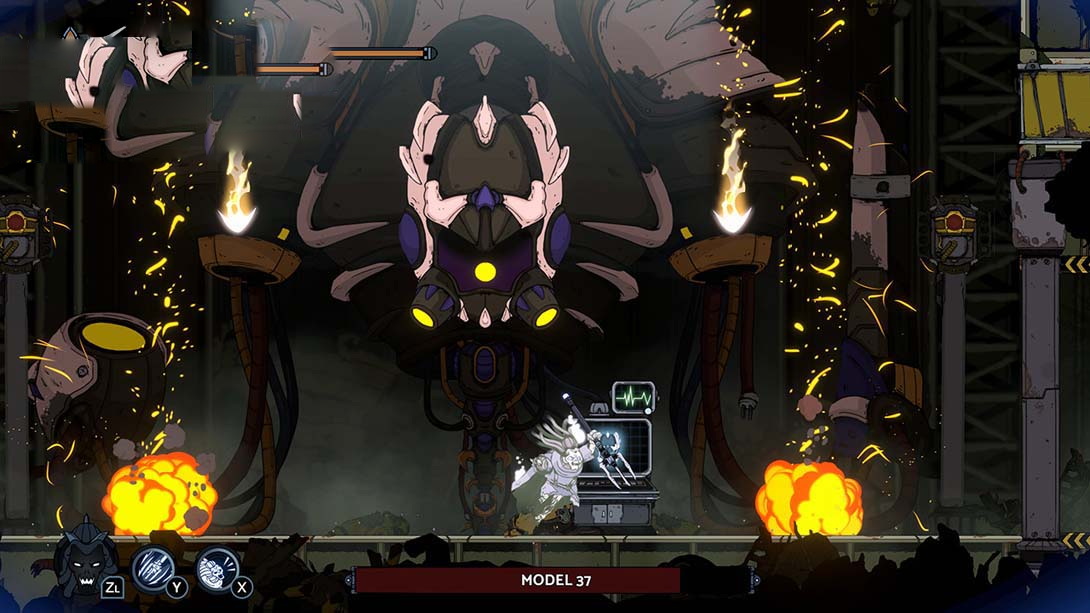Activate the claw slash ability
The width and height of the screenshot is (1090, 613).
153,566
